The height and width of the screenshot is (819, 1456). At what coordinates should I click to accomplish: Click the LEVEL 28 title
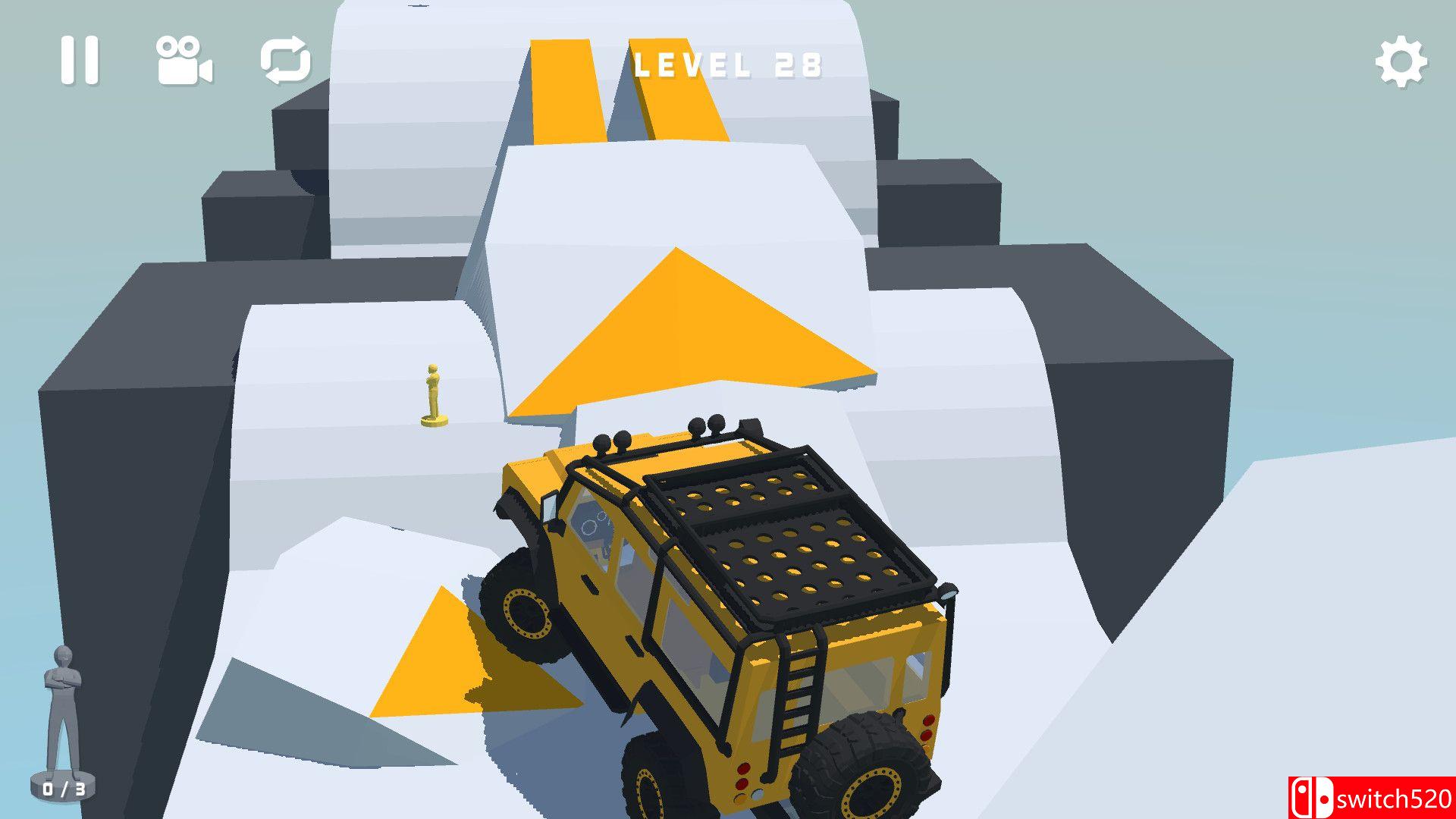728,64
